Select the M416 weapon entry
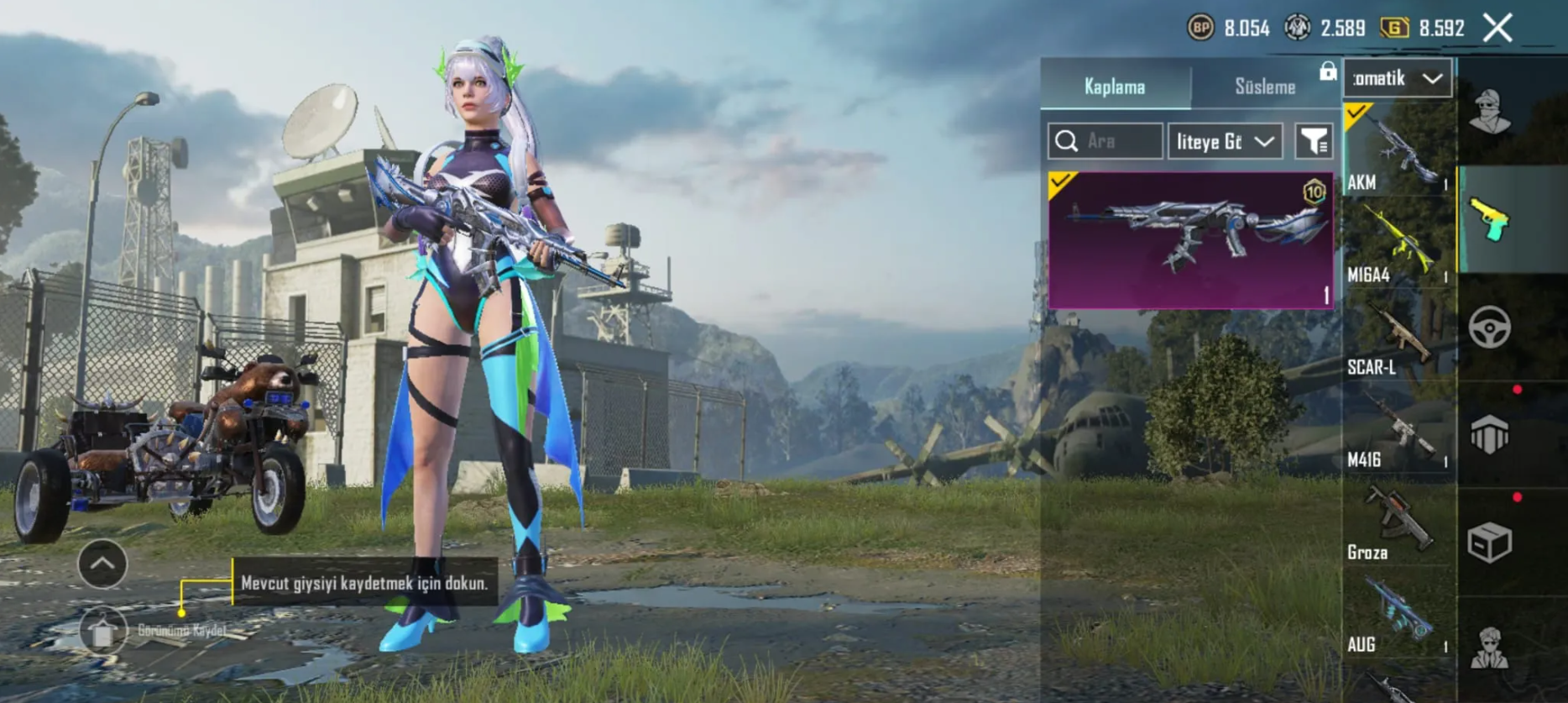1568x703 pixels. coord(1398,428)
